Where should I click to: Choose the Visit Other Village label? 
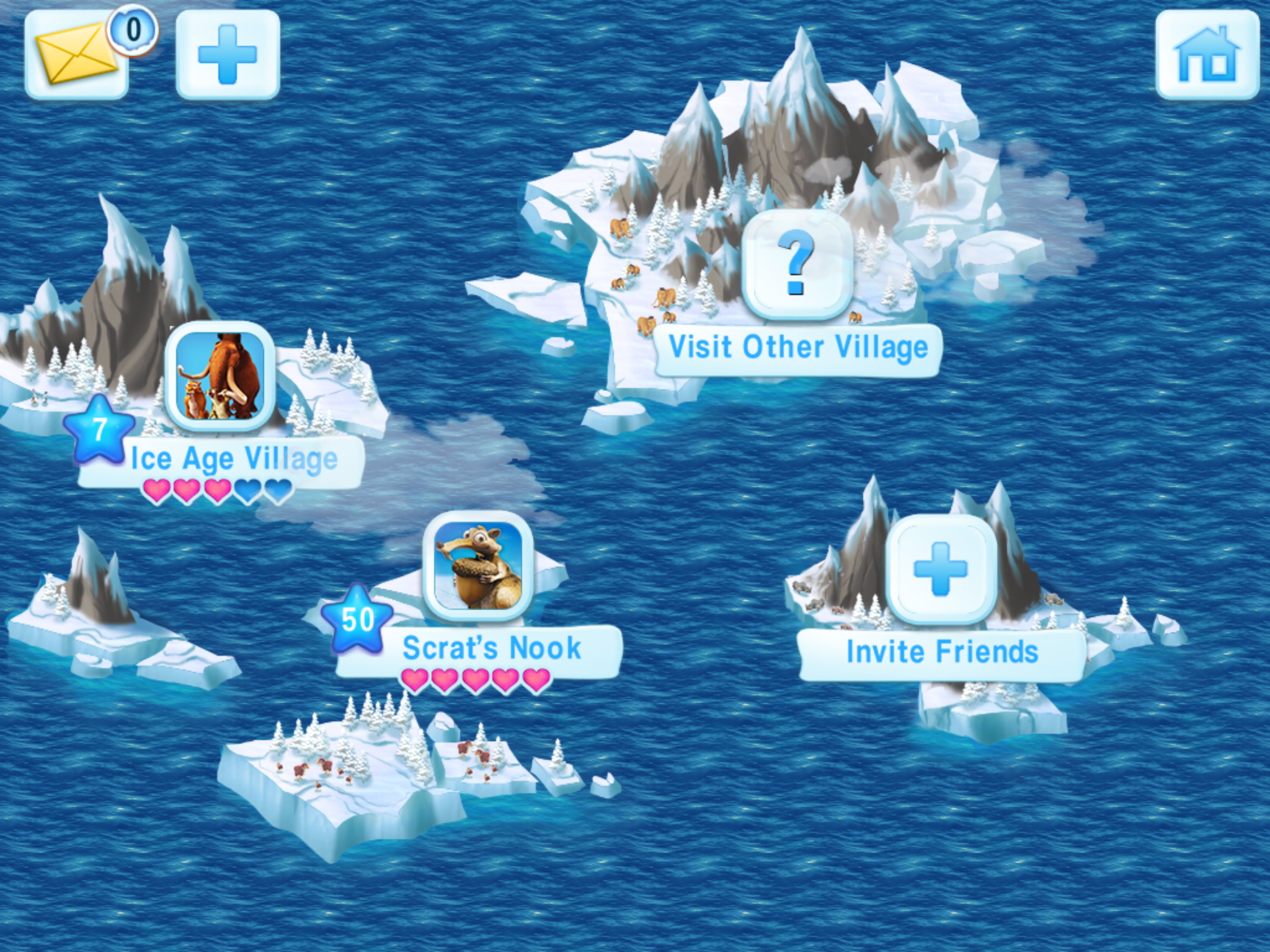point(798,348)
